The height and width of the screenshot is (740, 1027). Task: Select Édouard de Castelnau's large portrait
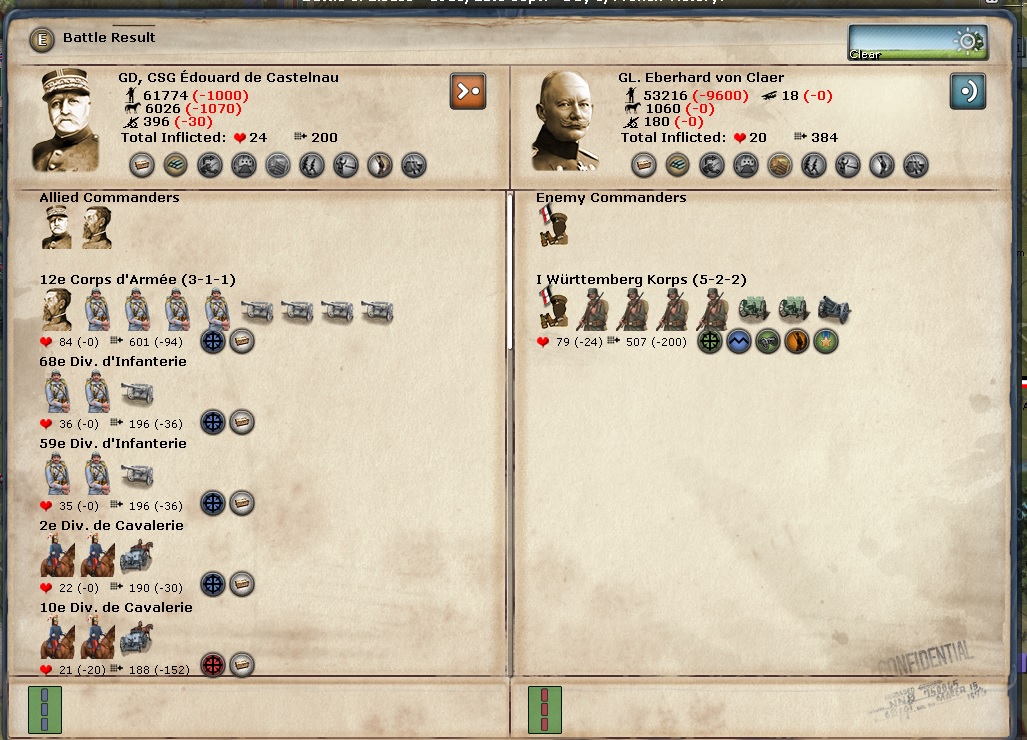coord(66,120)
